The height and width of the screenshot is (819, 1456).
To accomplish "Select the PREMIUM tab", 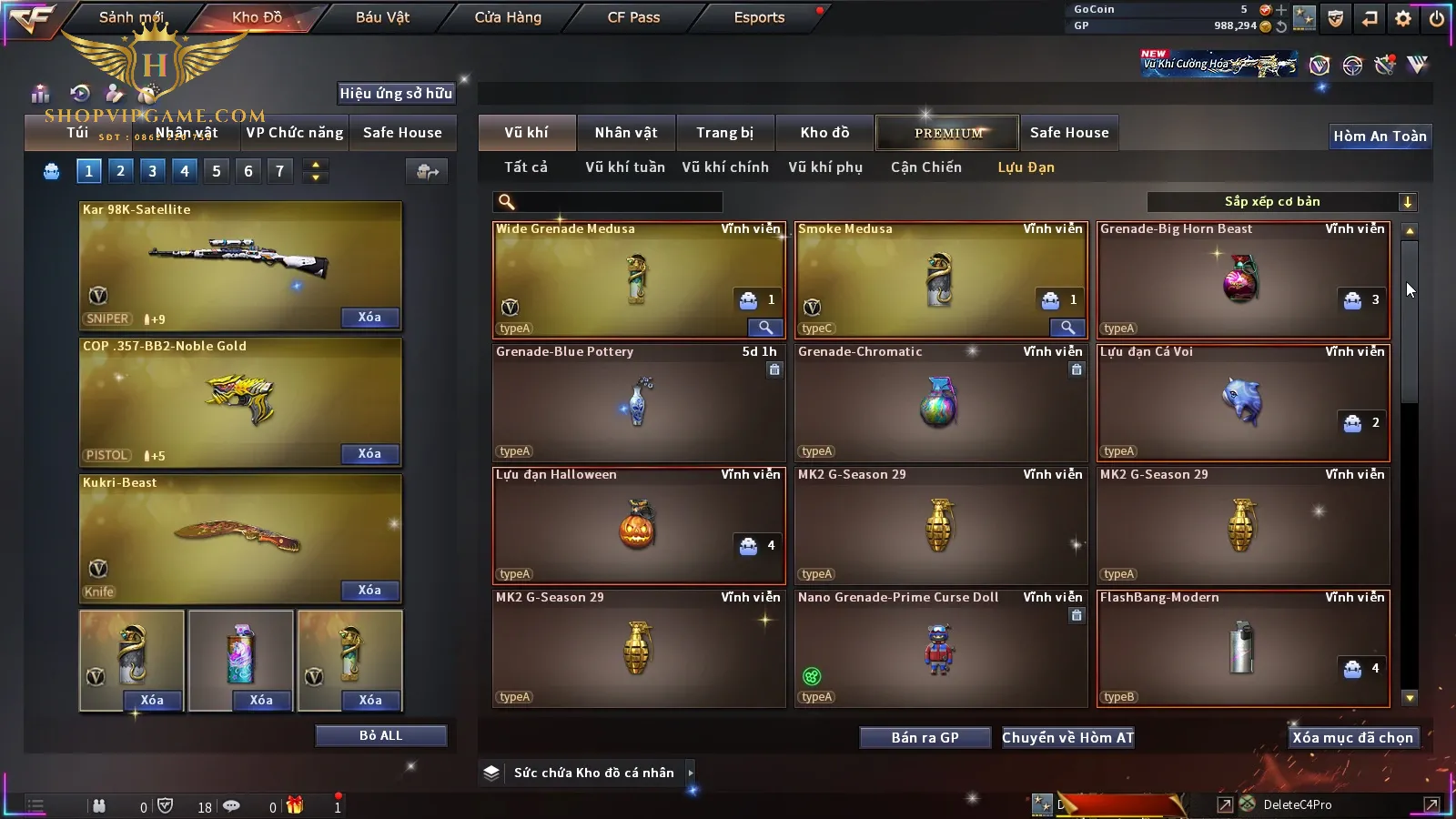I will [947, 133].
